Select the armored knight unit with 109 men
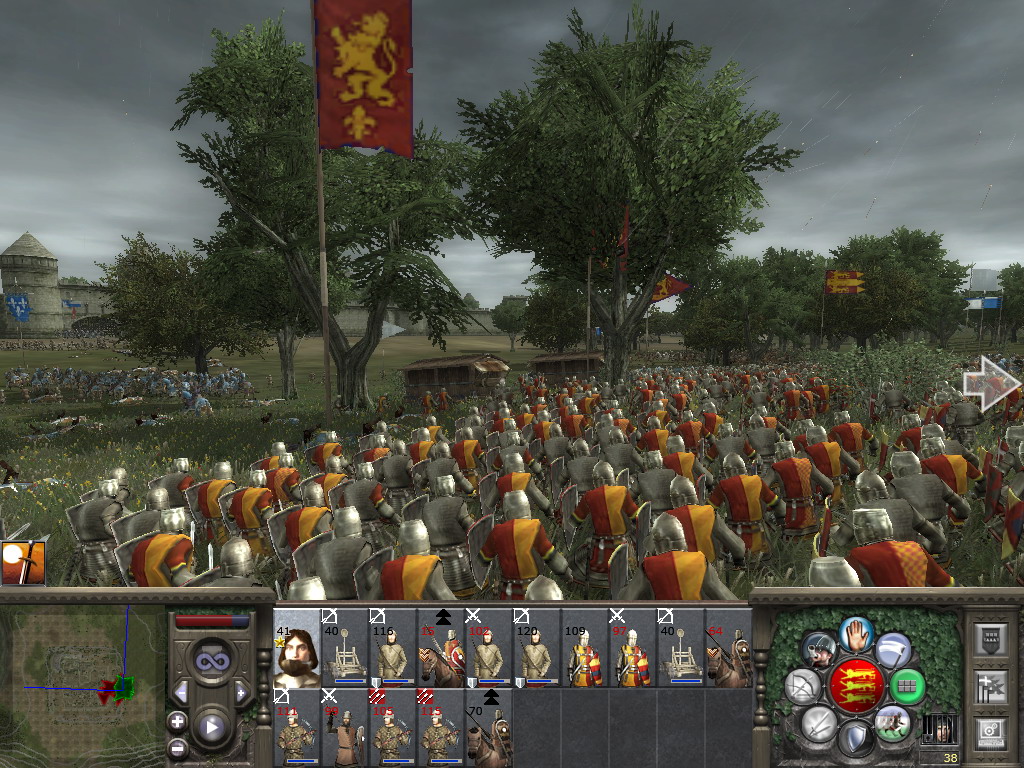Image resolution: width=1024 pixels, height=768 pixels. coord(585,648)
